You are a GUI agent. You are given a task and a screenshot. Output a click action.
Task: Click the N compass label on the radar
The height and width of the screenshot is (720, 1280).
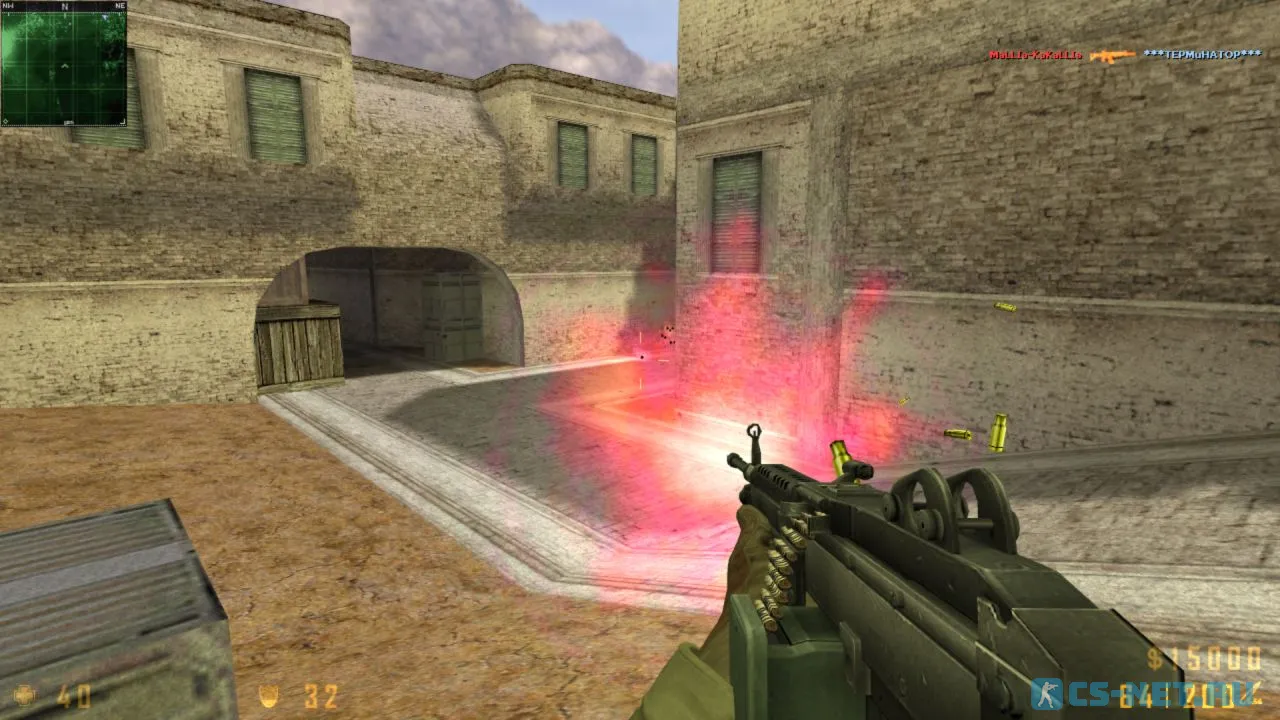coord(64,6)
